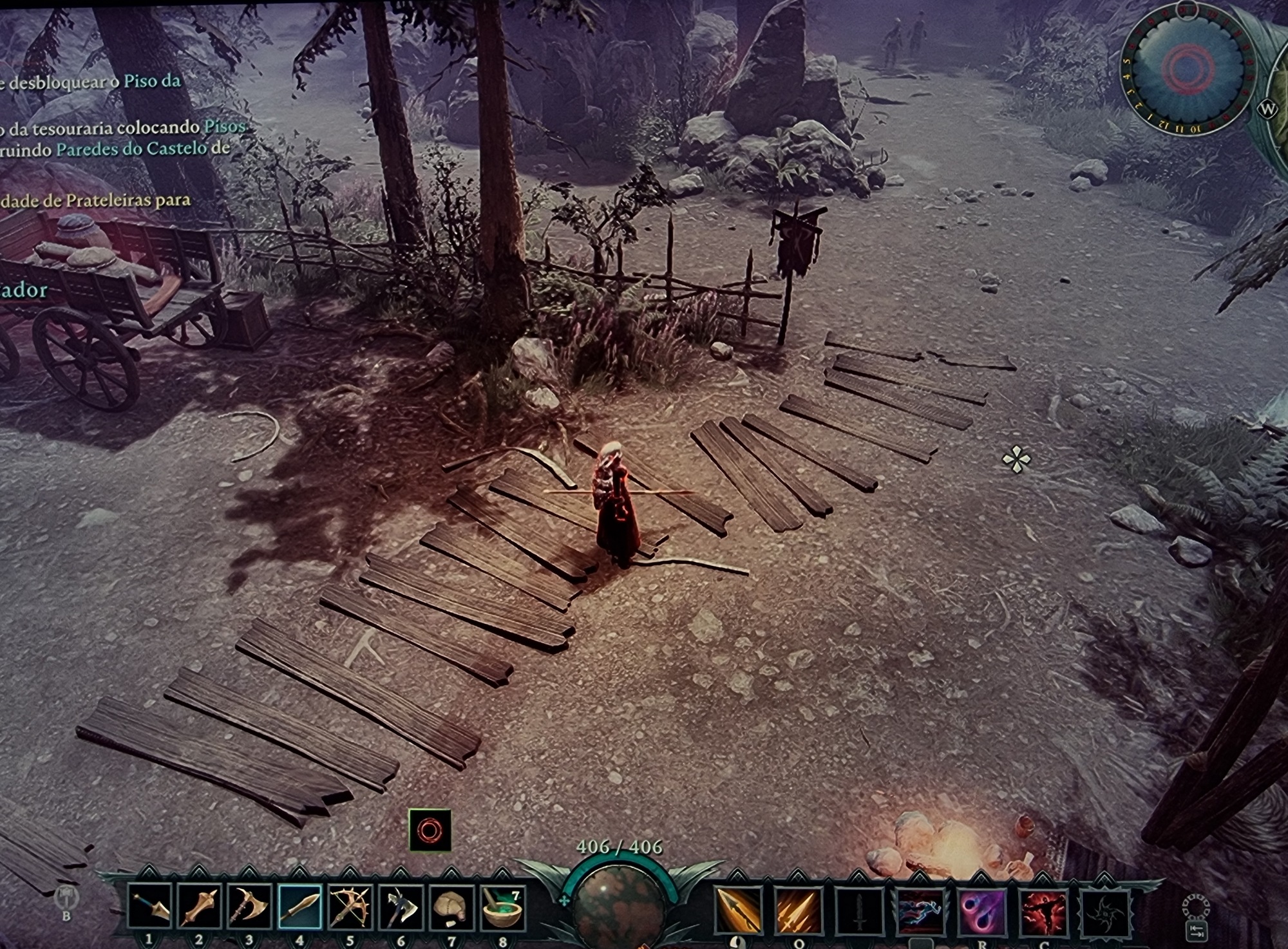Equip the copper mace in slot 2
1288x949 pixels.
200,907
